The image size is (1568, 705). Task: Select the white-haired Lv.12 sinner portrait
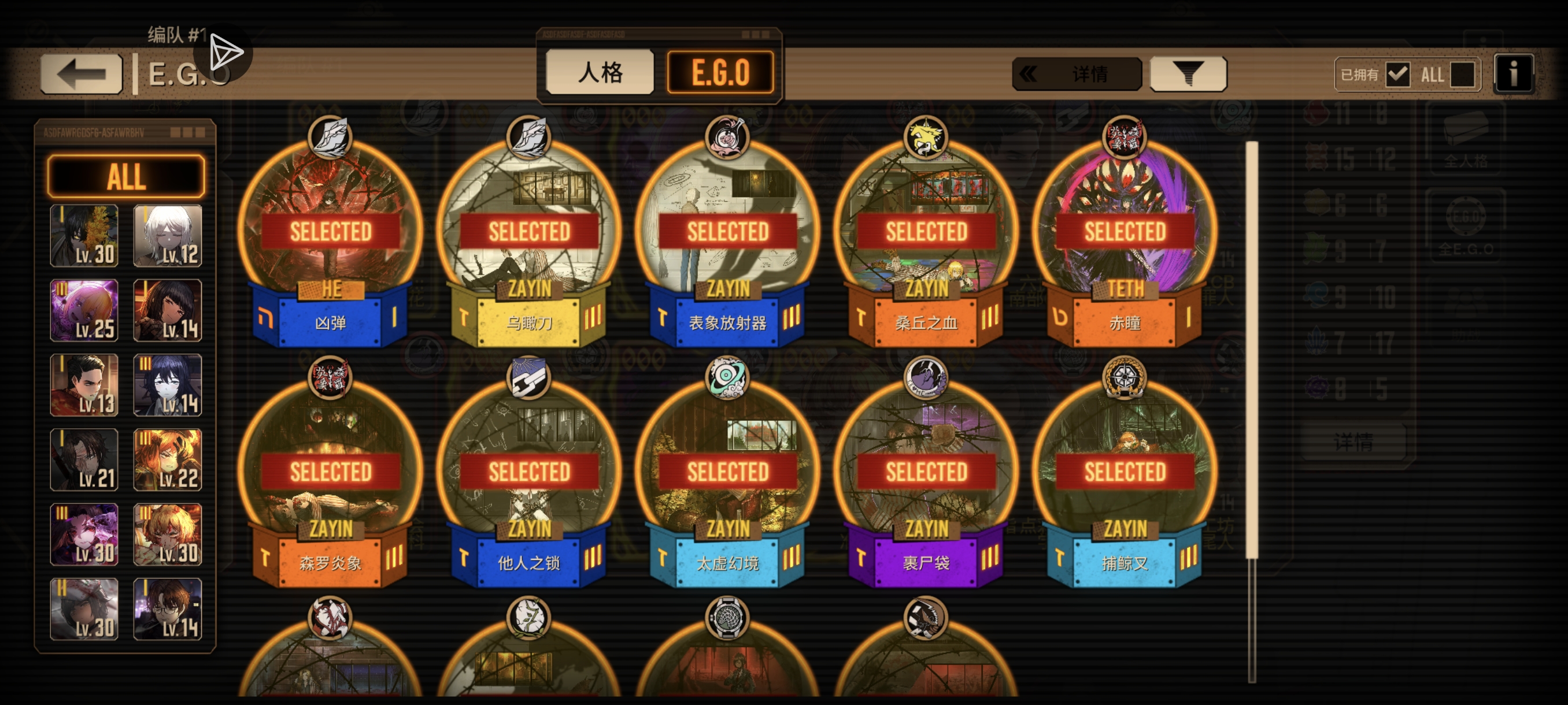(168, 236)
